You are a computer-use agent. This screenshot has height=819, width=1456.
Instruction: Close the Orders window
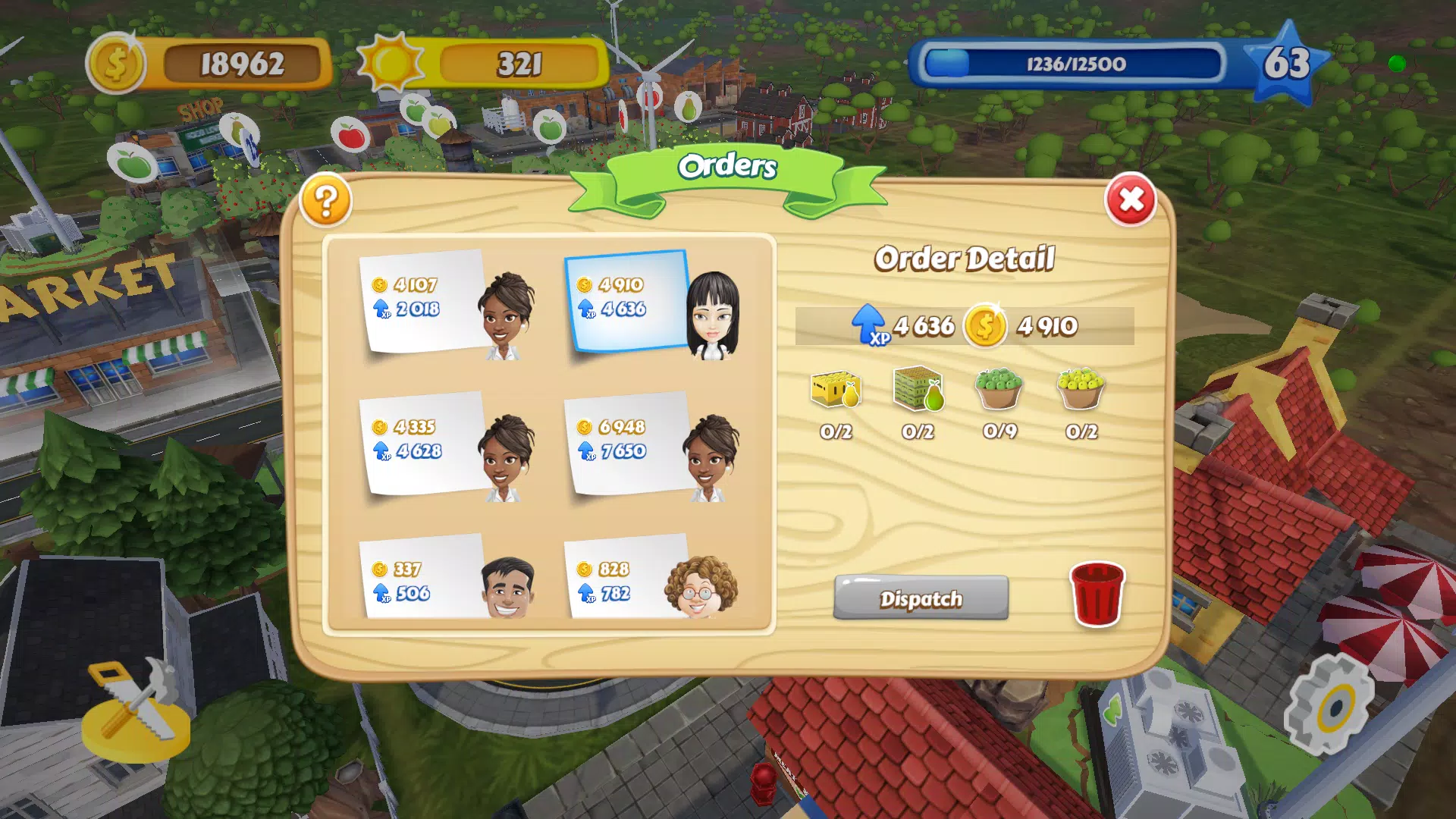pyautogui.click(x=1130, y=200)
